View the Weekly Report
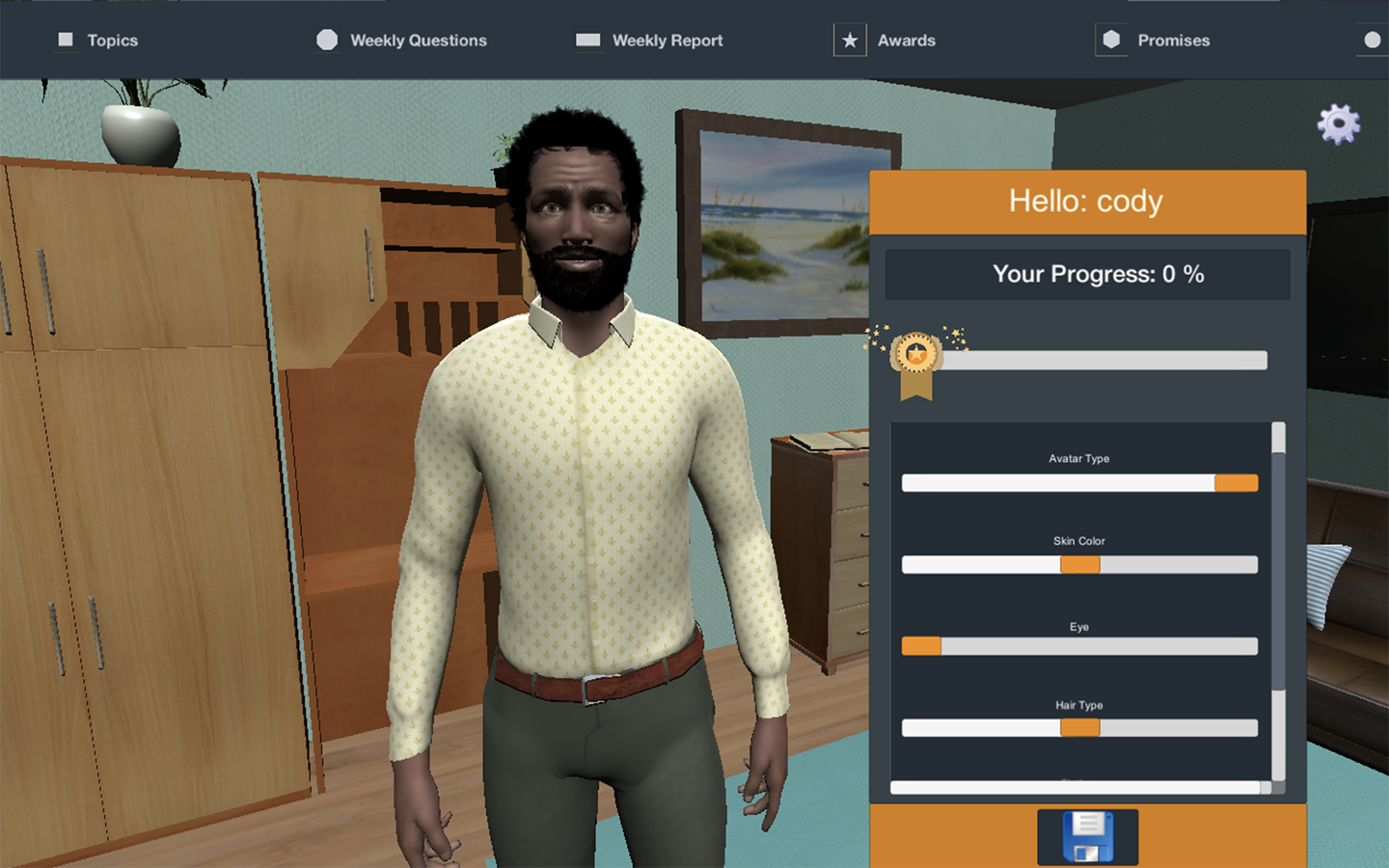 649,41
